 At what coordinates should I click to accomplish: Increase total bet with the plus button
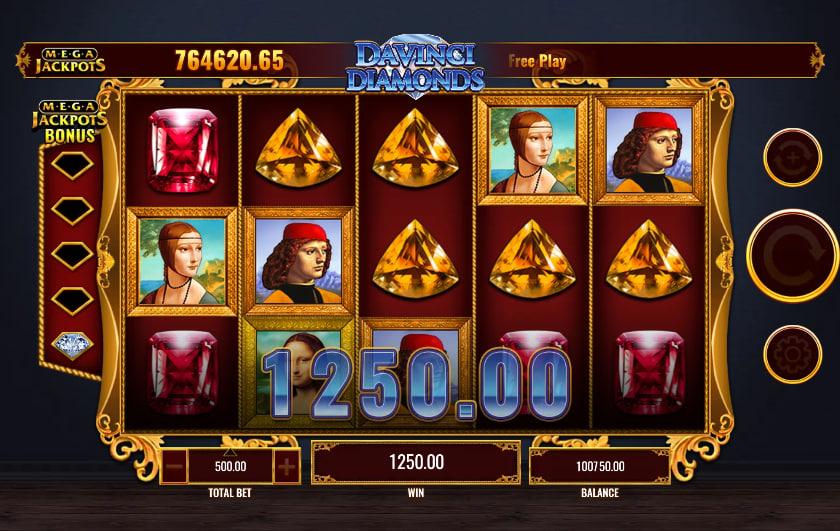click(286, 465)
